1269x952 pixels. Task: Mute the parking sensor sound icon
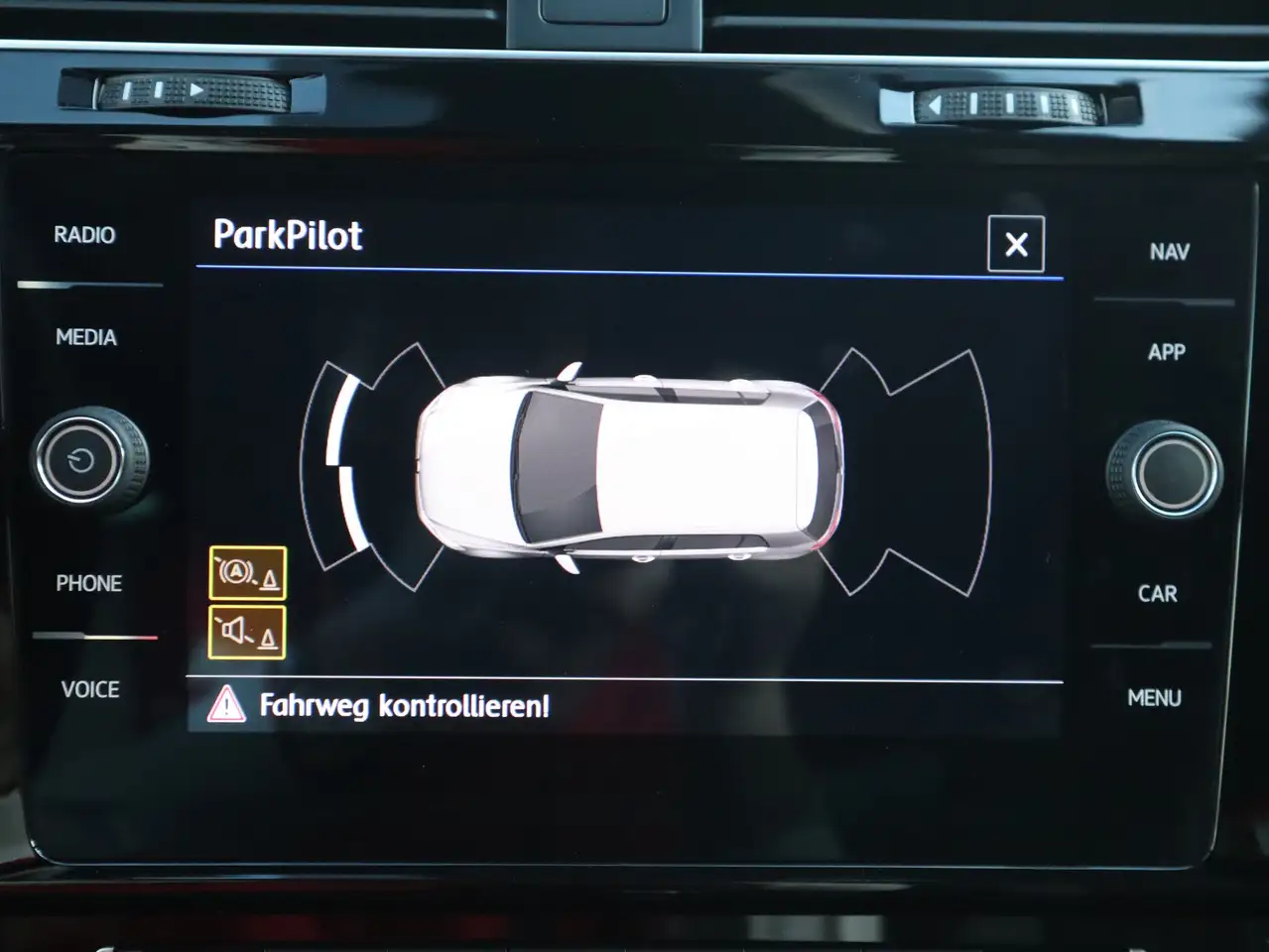[x=247, y=632]
